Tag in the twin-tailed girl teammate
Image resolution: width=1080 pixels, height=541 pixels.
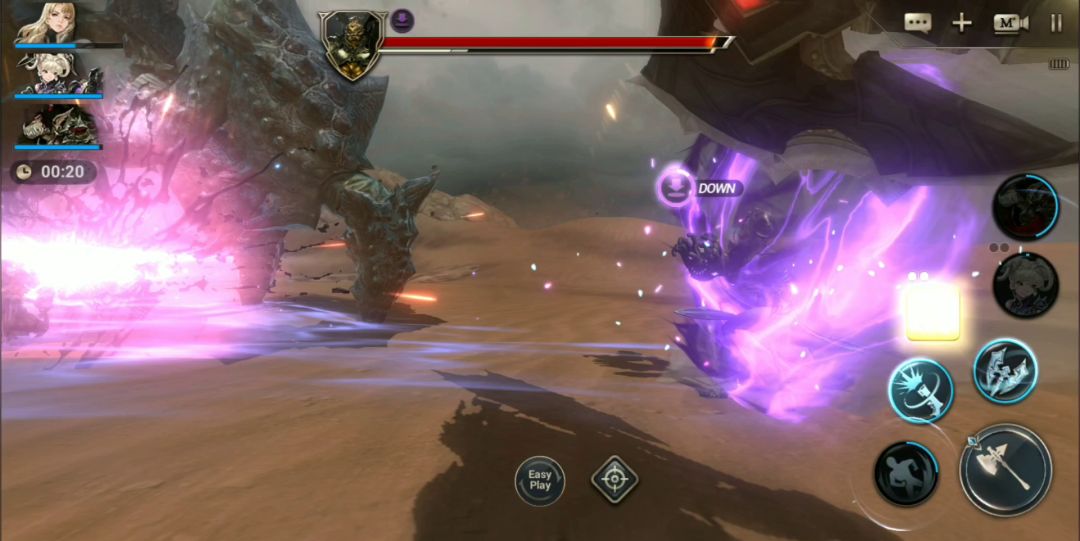tap(1025, 286)
